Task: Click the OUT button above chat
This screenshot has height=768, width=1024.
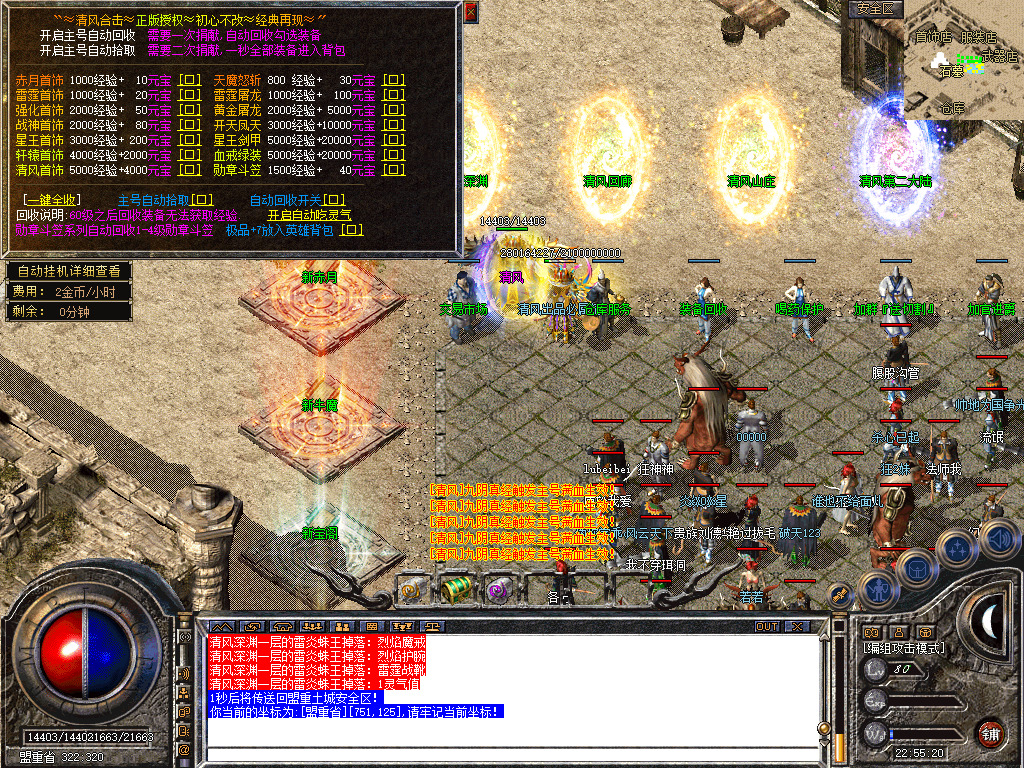Action: [766, 627]
